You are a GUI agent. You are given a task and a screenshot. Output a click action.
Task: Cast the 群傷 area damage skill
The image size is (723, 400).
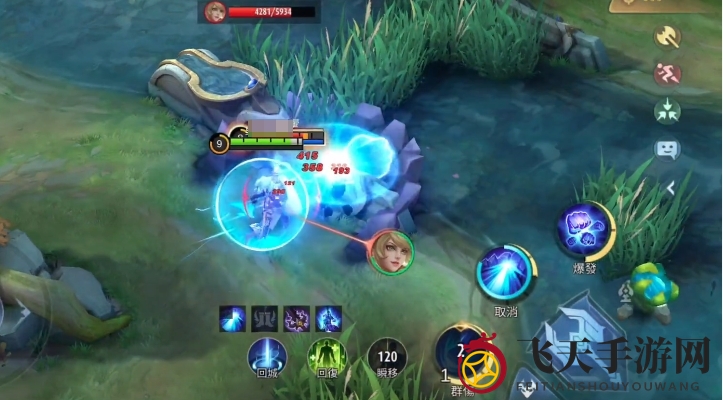[459, 352]
